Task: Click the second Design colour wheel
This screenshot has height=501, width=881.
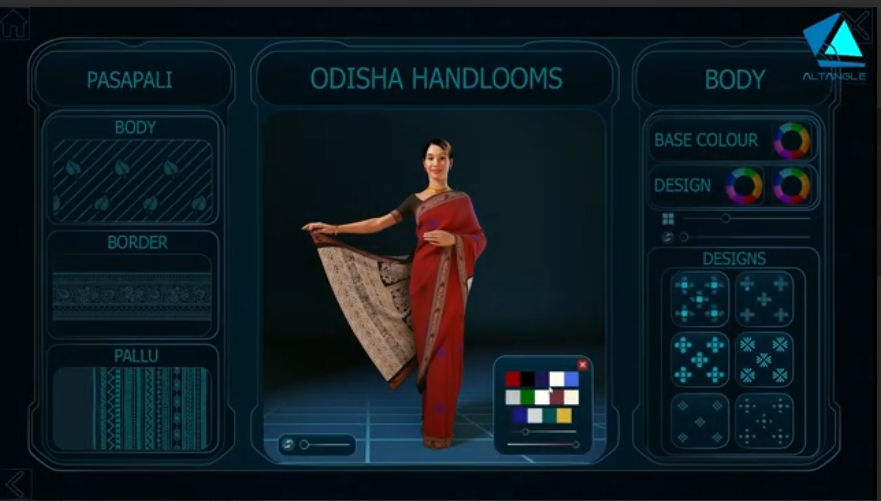Action: 791,186
